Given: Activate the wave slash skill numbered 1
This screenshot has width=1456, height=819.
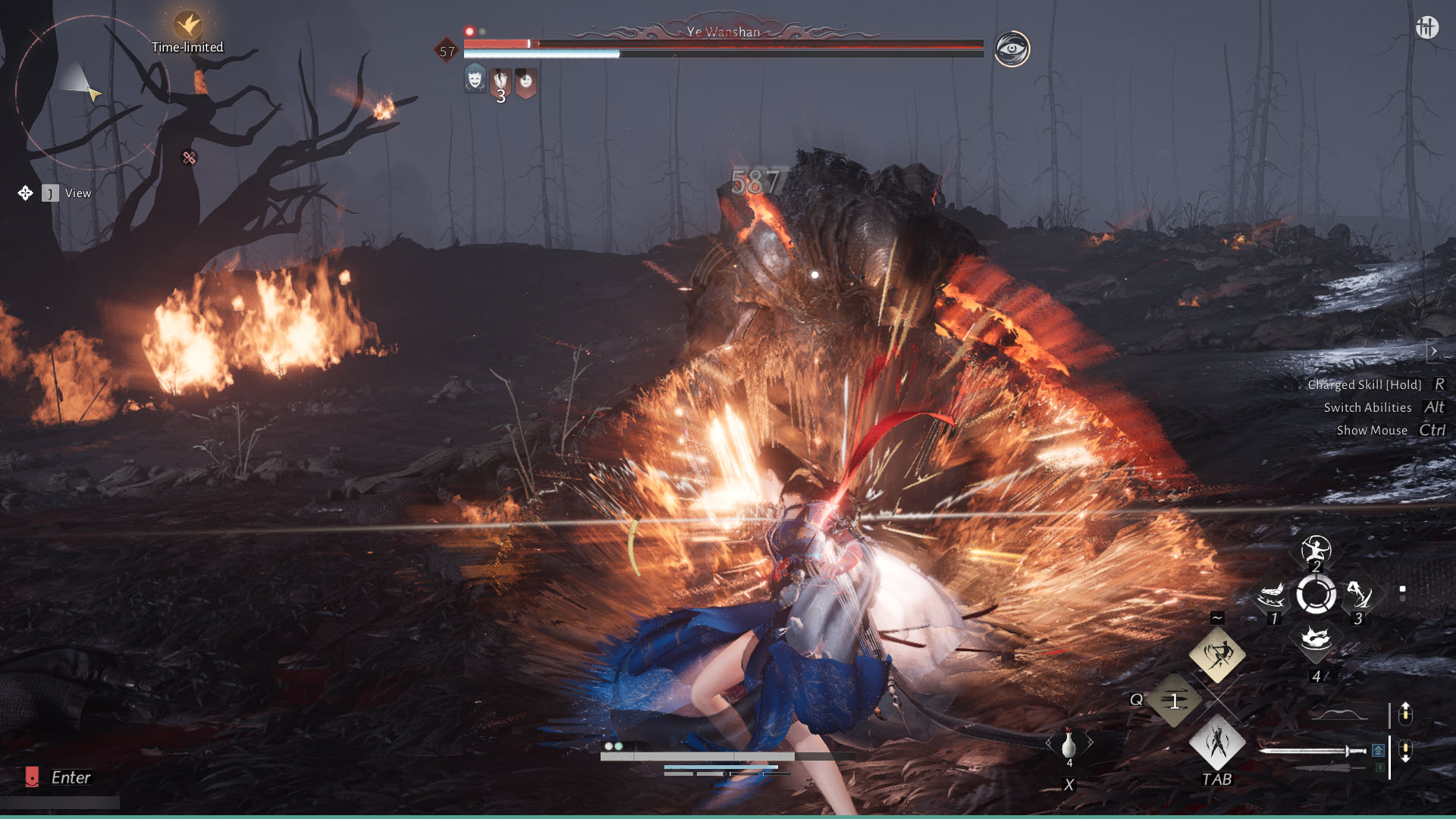Looking at the screenshot, I should (1272, 596).
